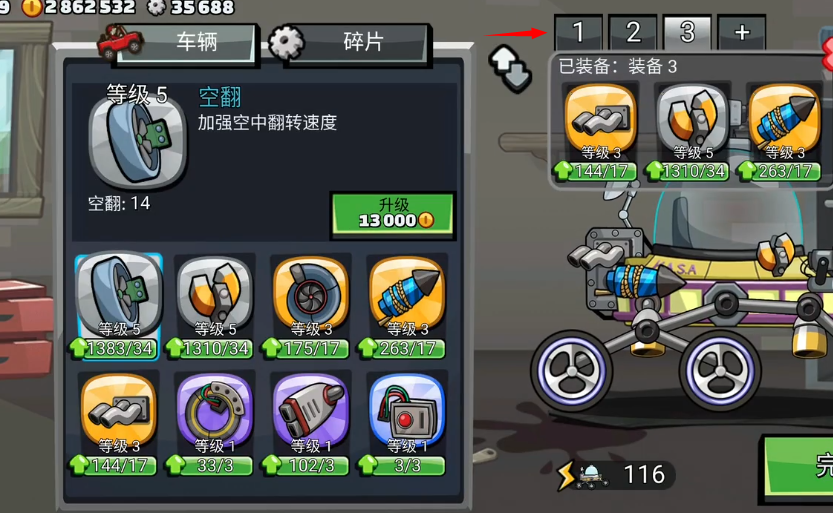Image resolution: width=833 pixels, height=513 pixels.
Task: Pick the purple red-button device part
Action: 406,417
